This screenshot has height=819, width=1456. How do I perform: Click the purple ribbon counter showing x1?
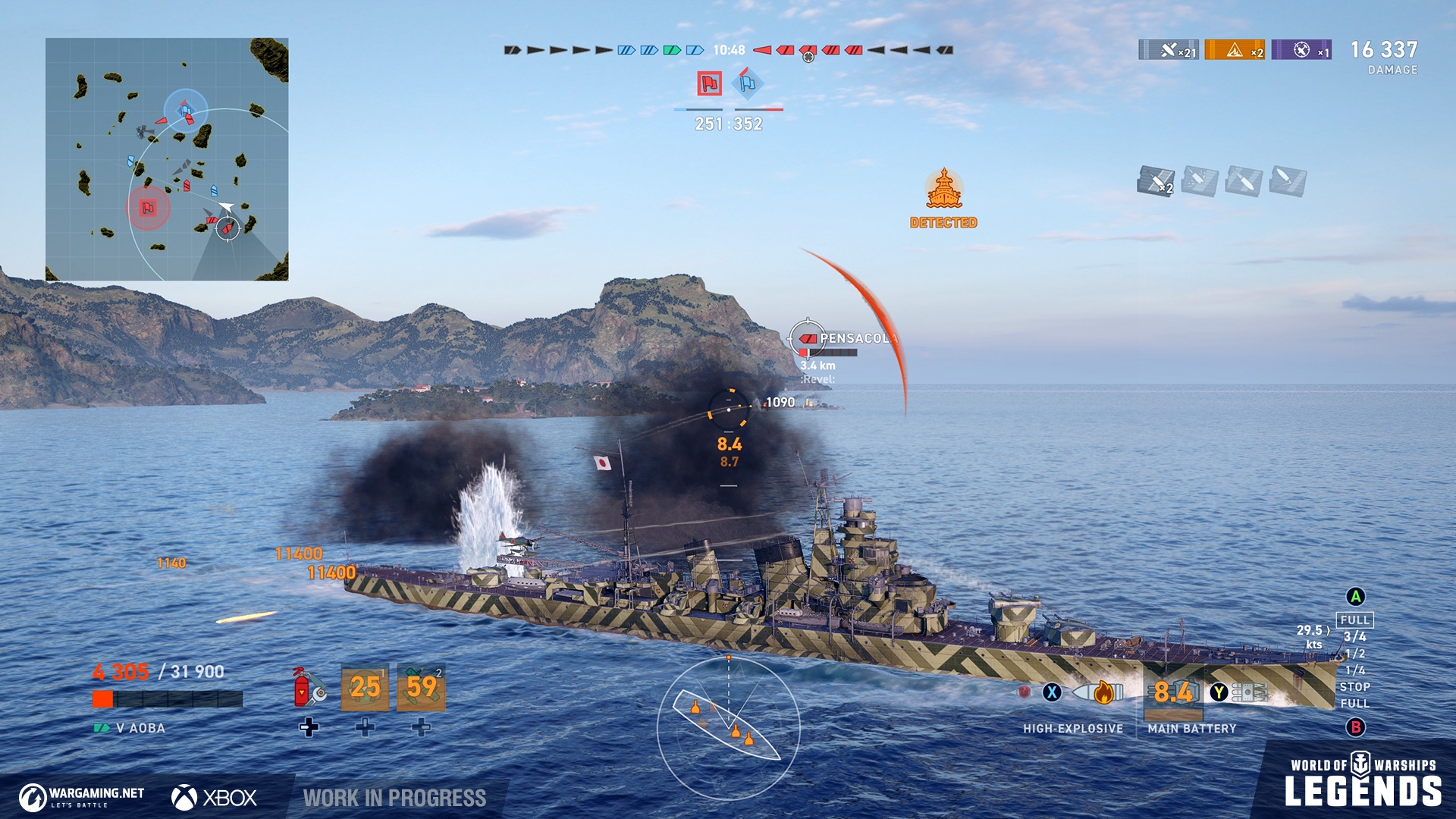(1301, 50)
